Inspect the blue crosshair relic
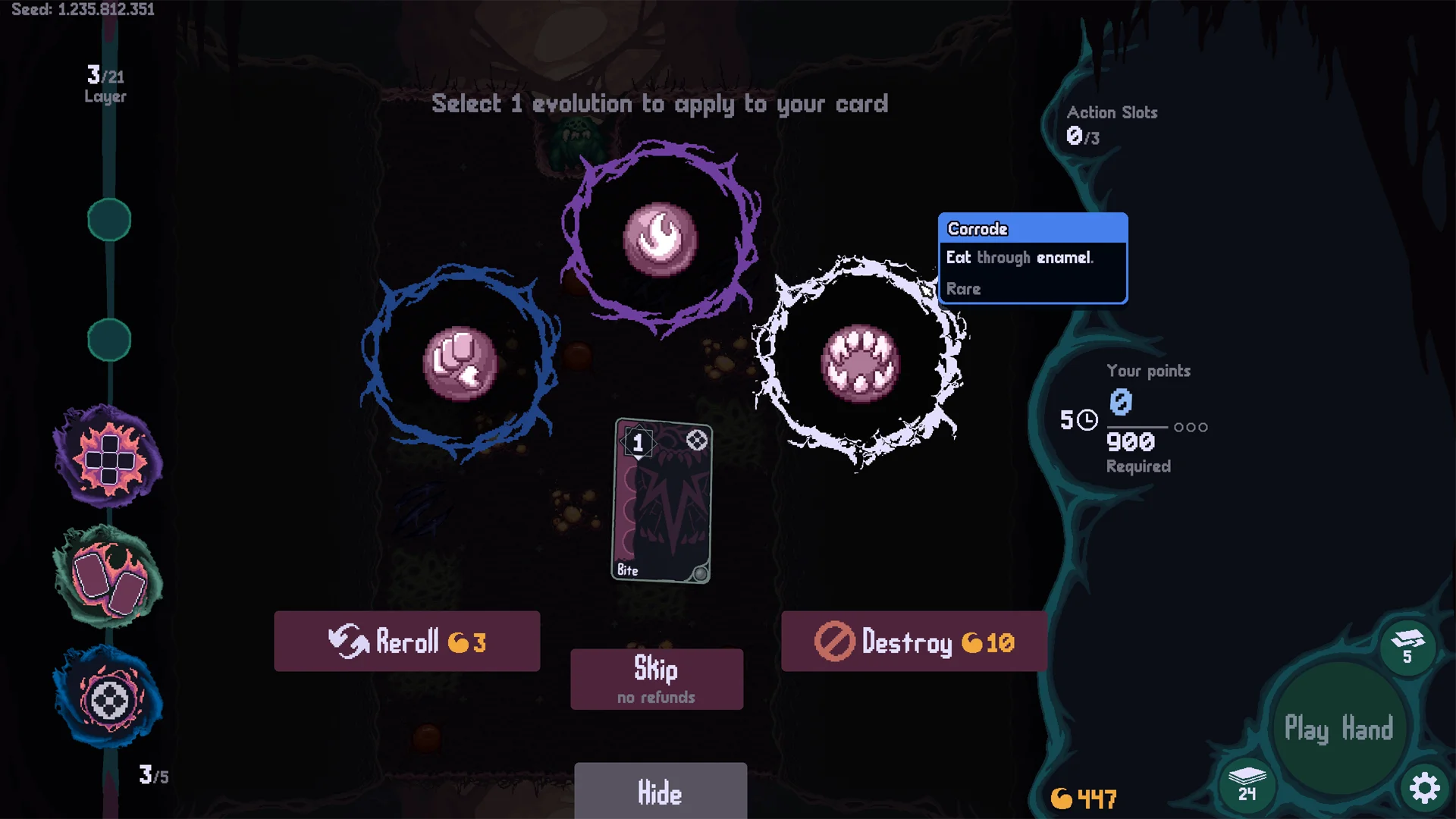 (x=108, y=699)
